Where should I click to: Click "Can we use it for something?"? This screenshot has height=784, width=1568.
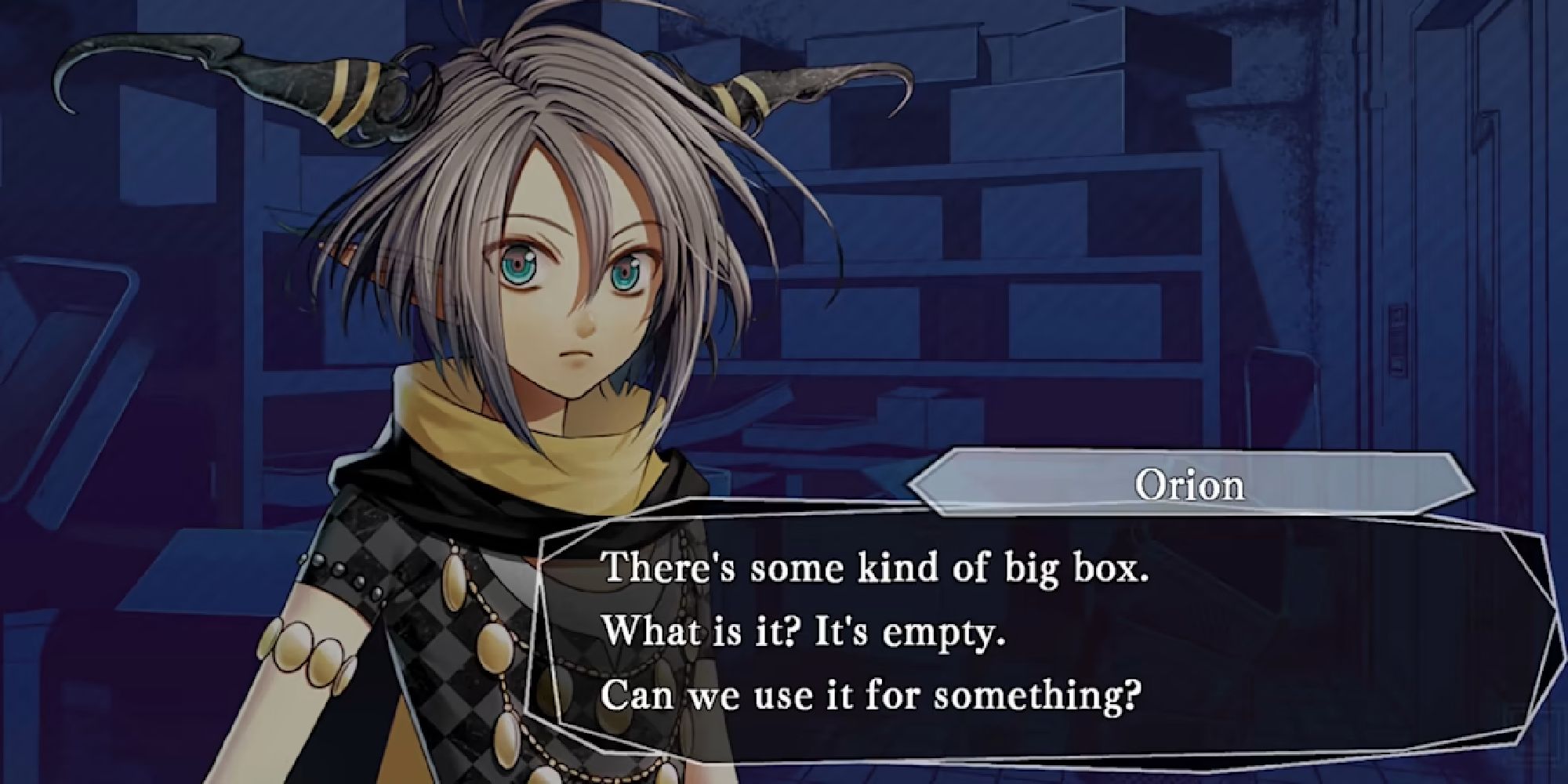[872, 695]
